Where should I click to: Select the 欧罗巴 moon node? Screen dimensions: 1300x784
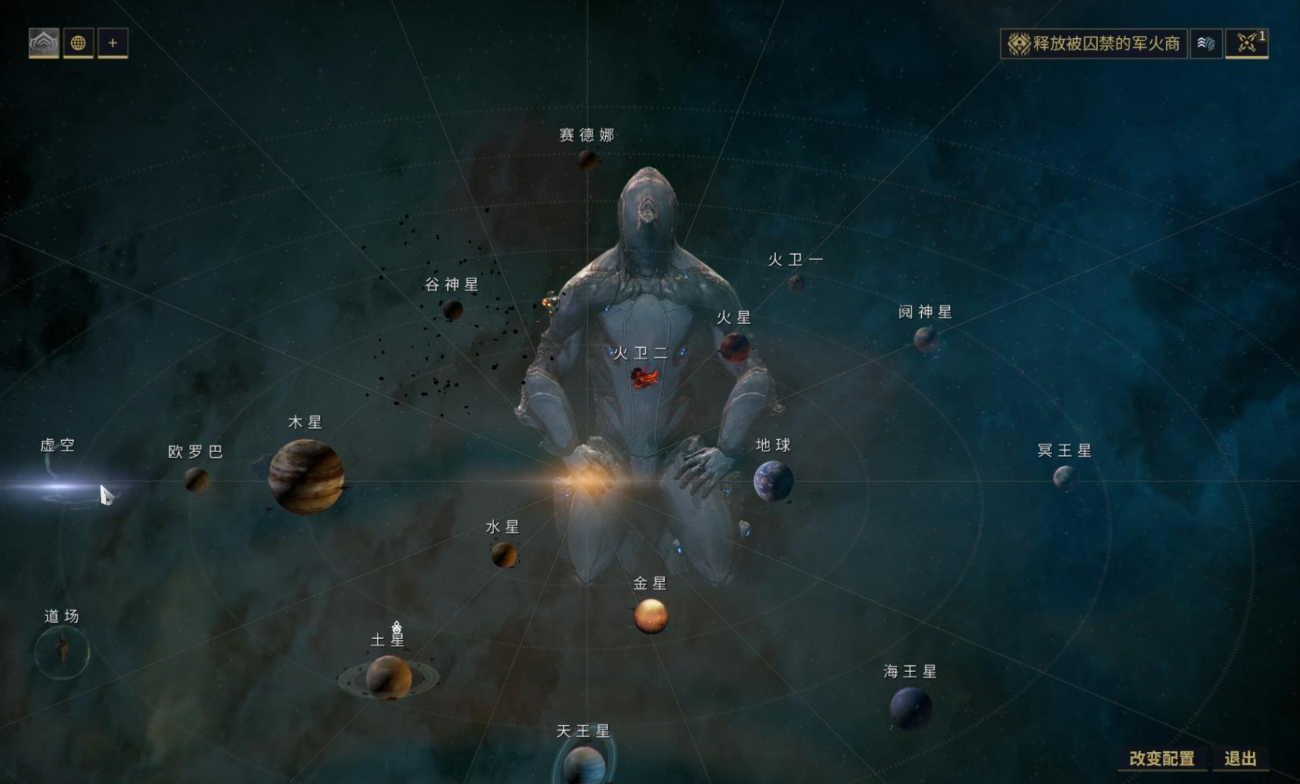point(196,480)
